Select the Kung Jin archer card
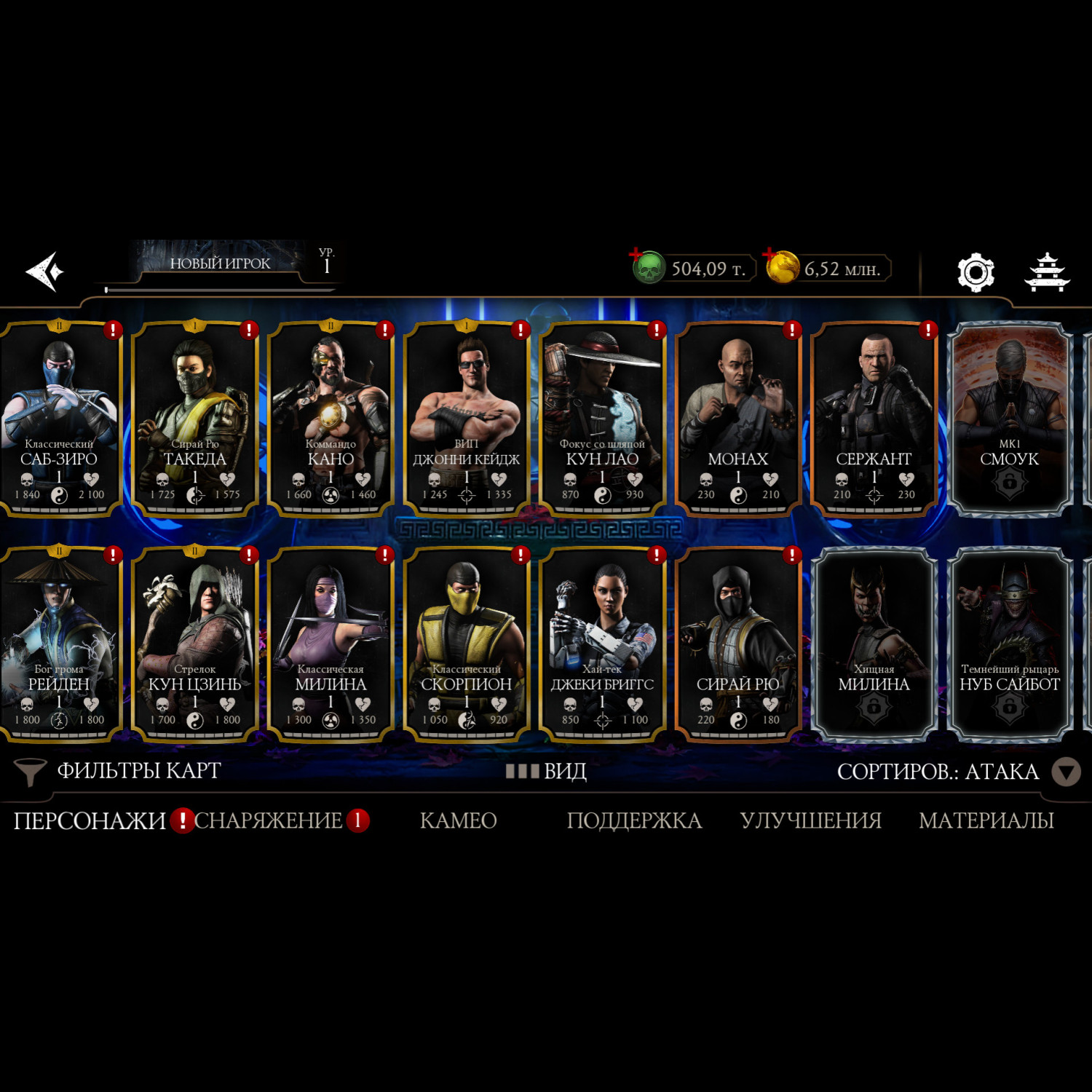 (x=195, y=644)
